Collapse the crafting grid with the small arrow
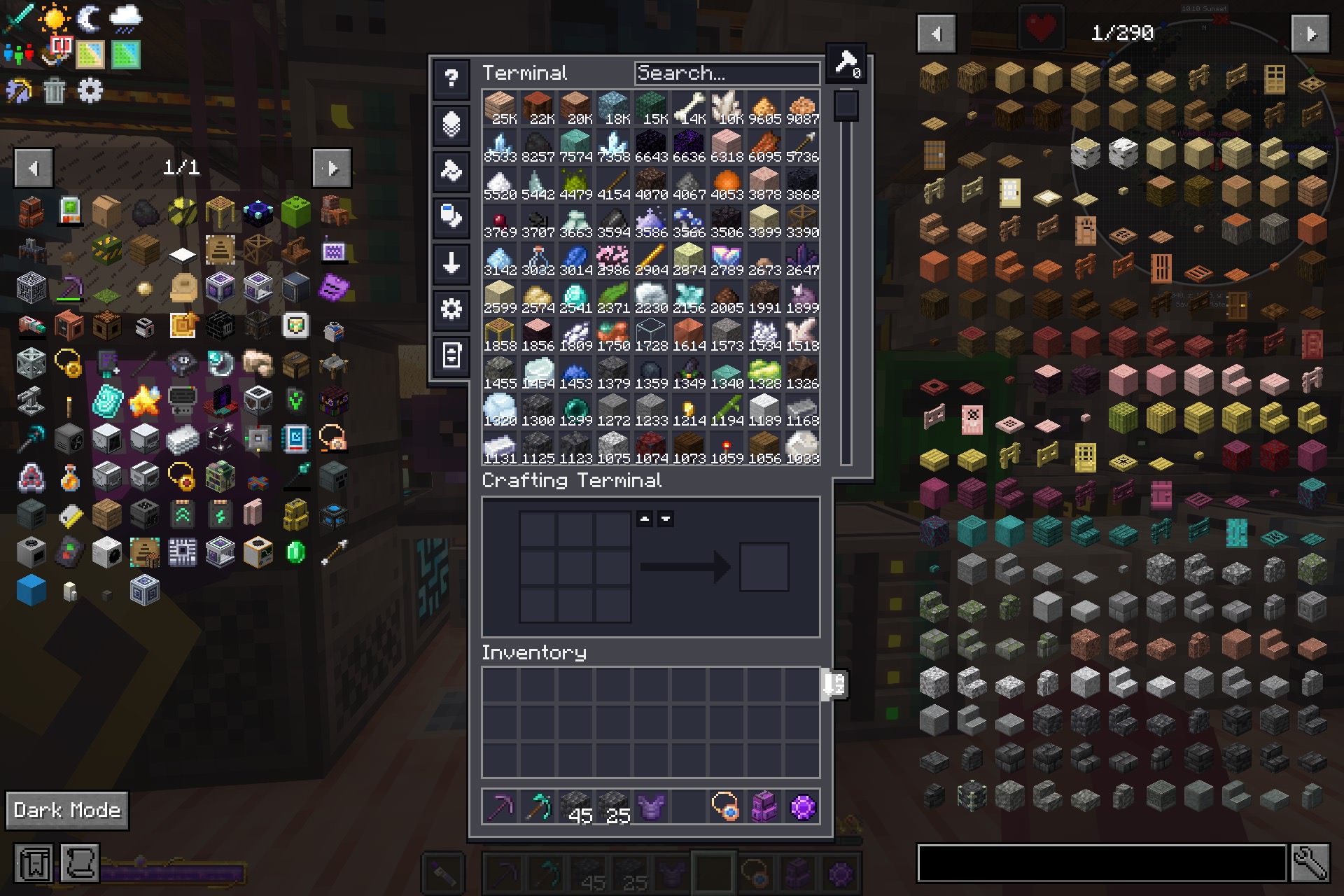 click(645, 518)
